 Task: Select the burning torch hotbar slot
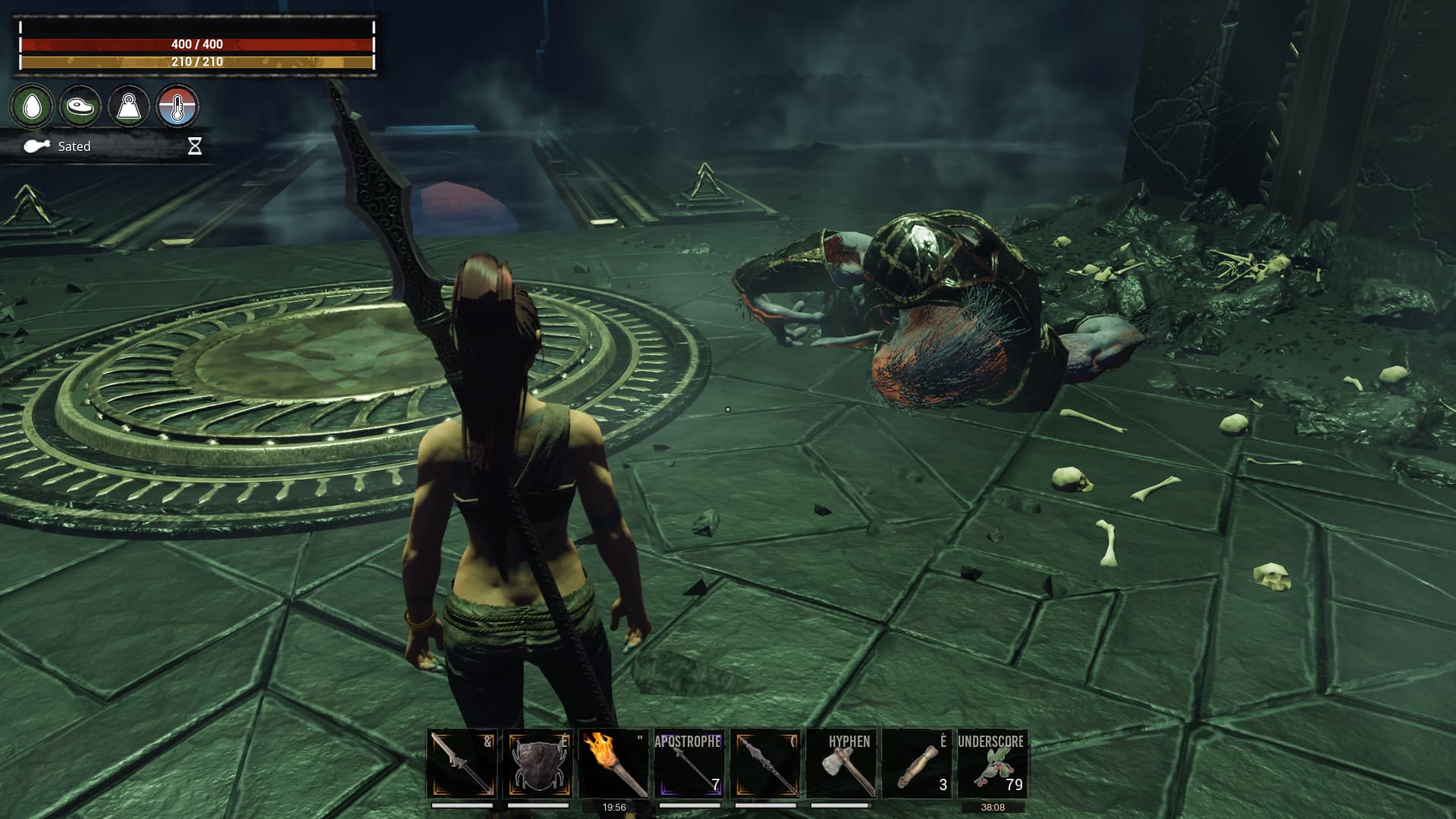click(613, 764)
